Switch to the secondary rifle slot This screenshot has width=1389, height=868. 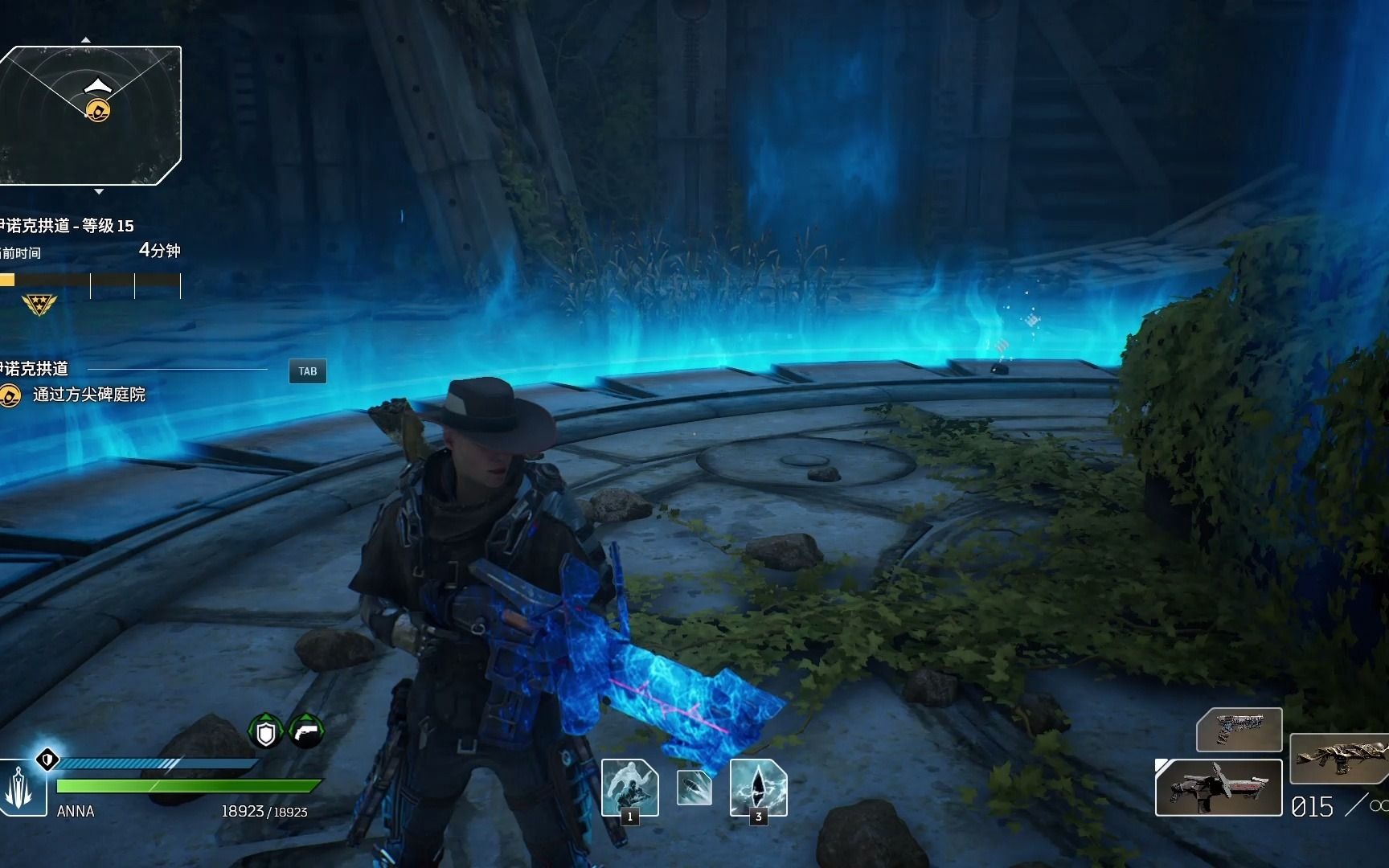(x=1339, y=758)
